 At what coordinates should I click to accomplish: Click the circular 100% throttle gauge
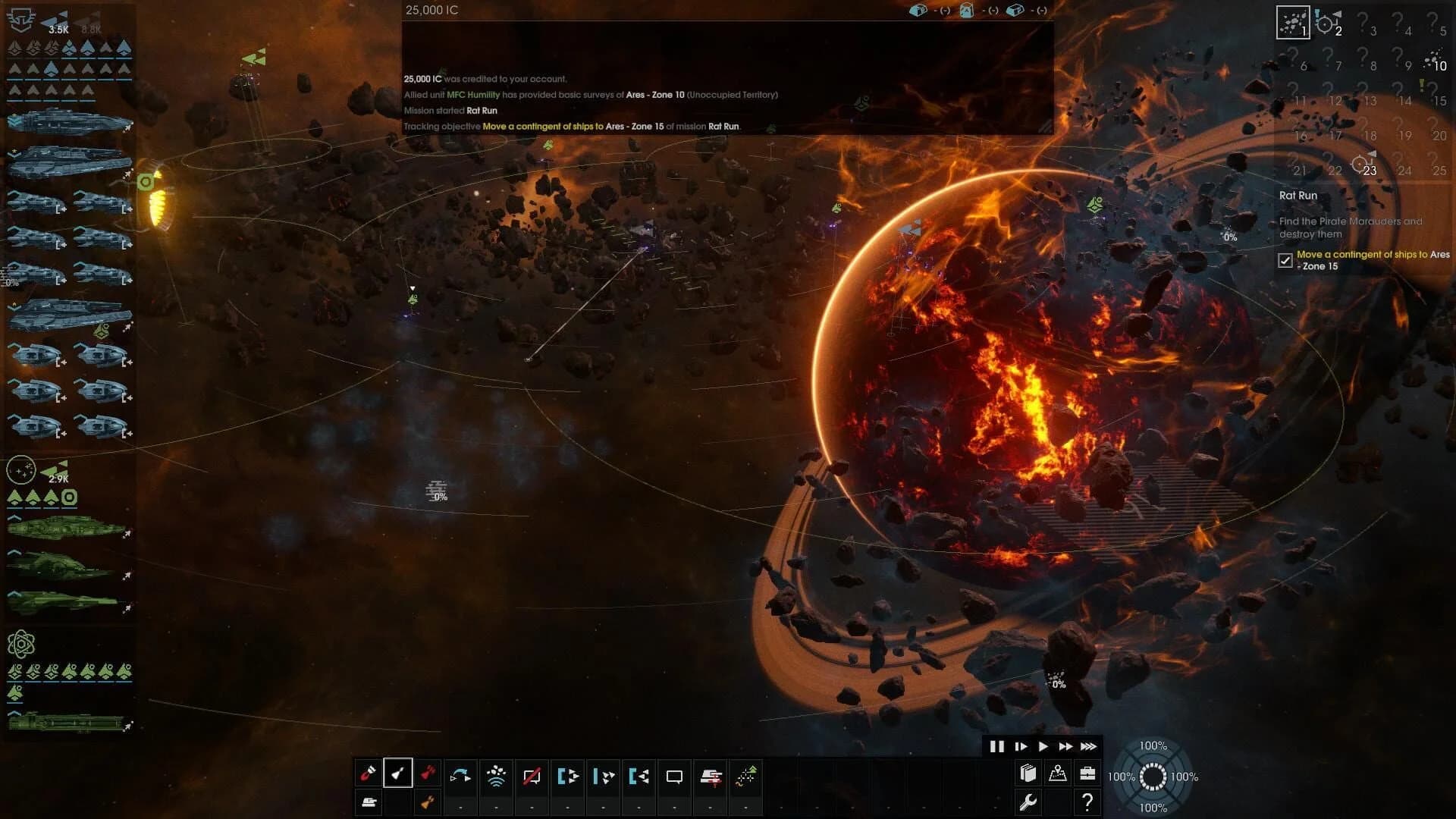click(1153, 776)
